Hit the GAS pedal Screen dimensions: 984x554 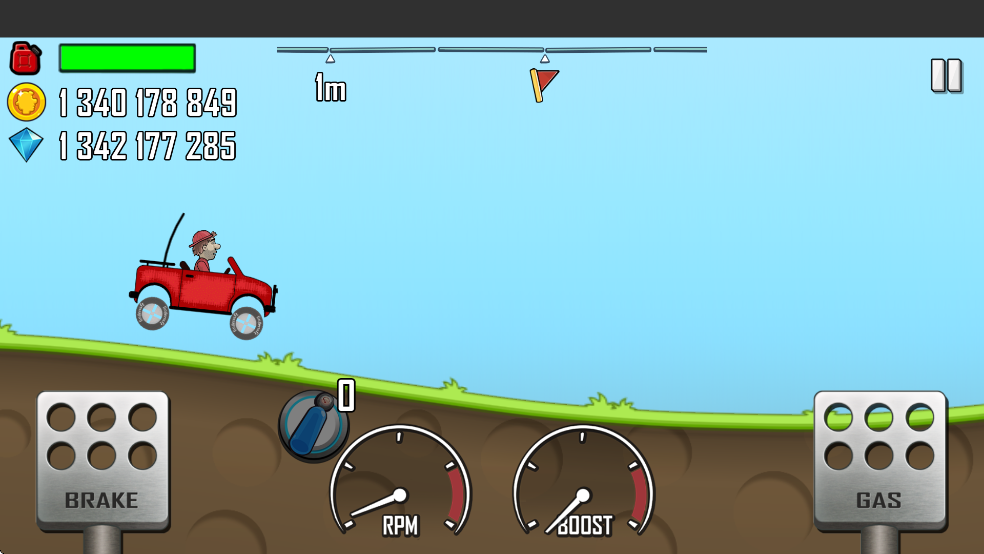point(879,459)
